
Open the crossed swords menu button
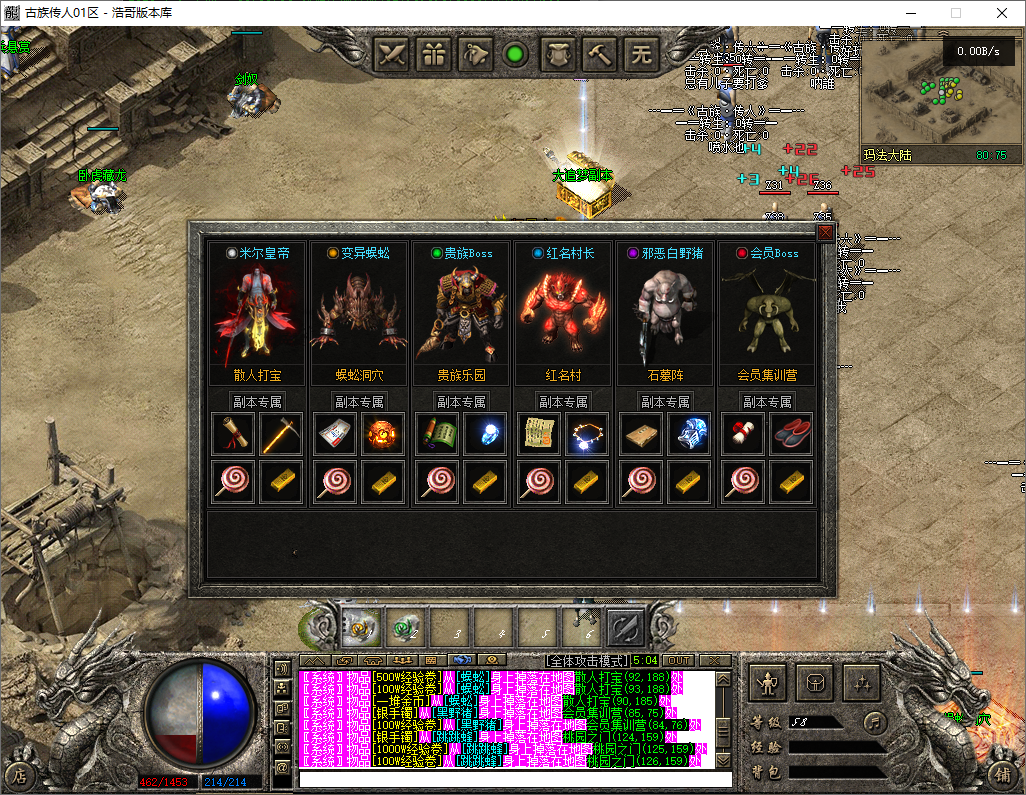pos(392,54)
